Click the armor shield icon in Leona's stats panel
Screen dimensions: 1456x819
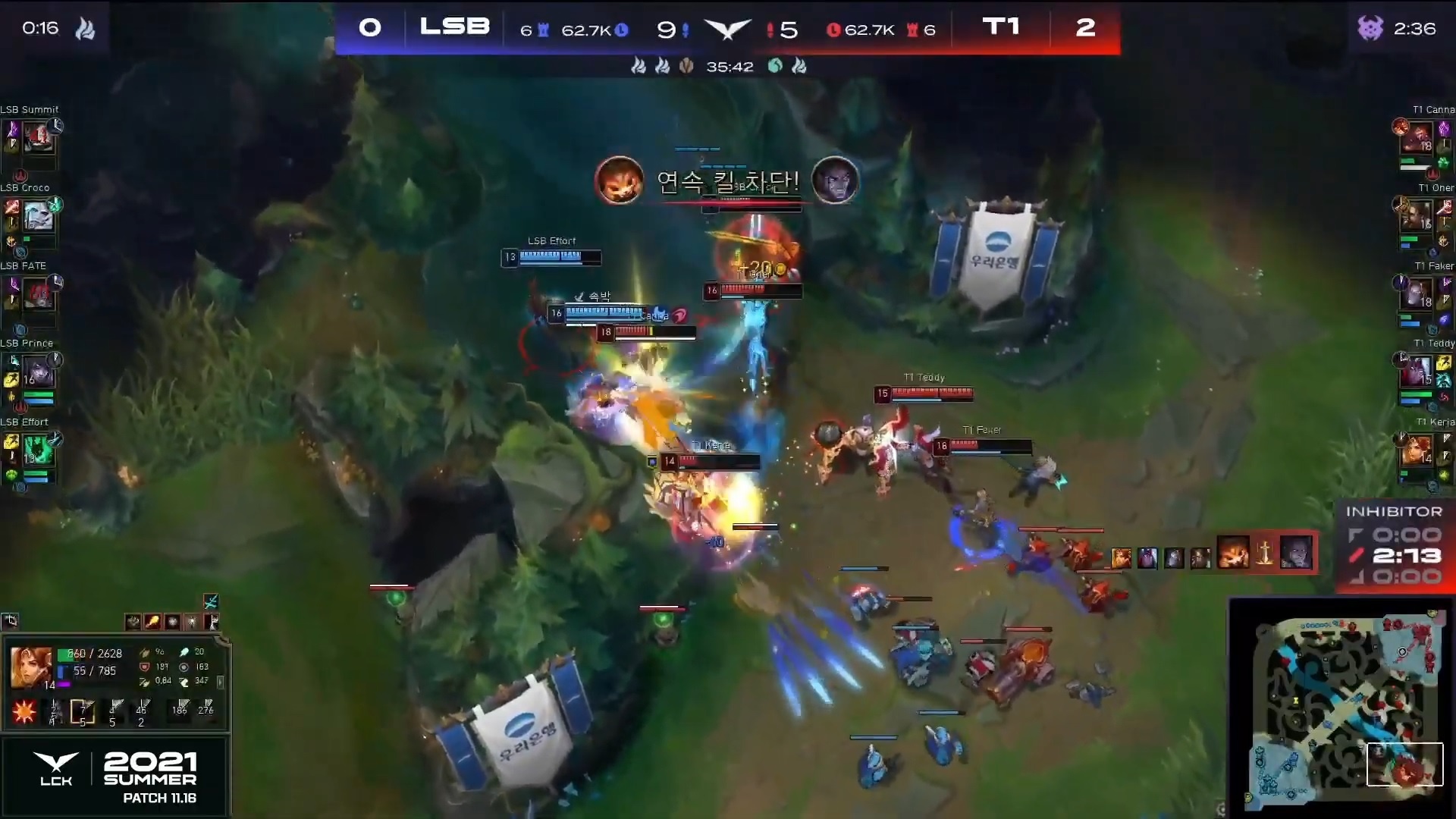(145, 667)
